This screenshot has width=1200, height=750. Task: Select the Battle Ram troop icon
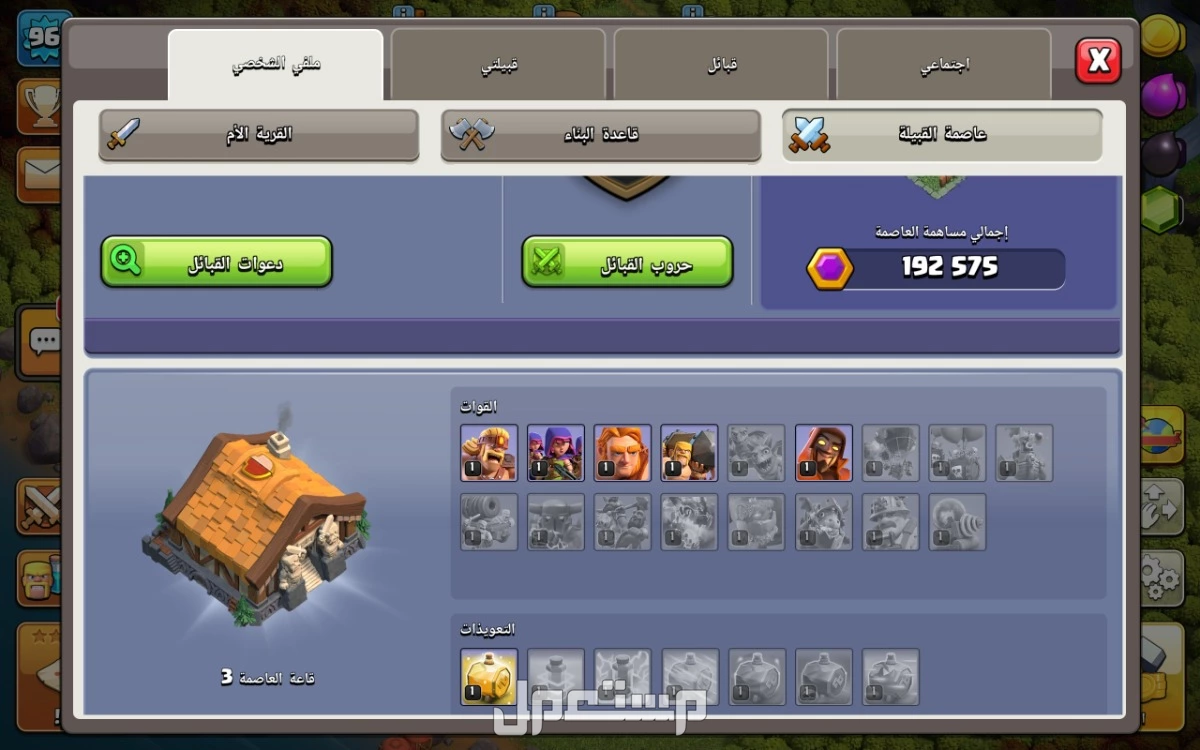690,453
